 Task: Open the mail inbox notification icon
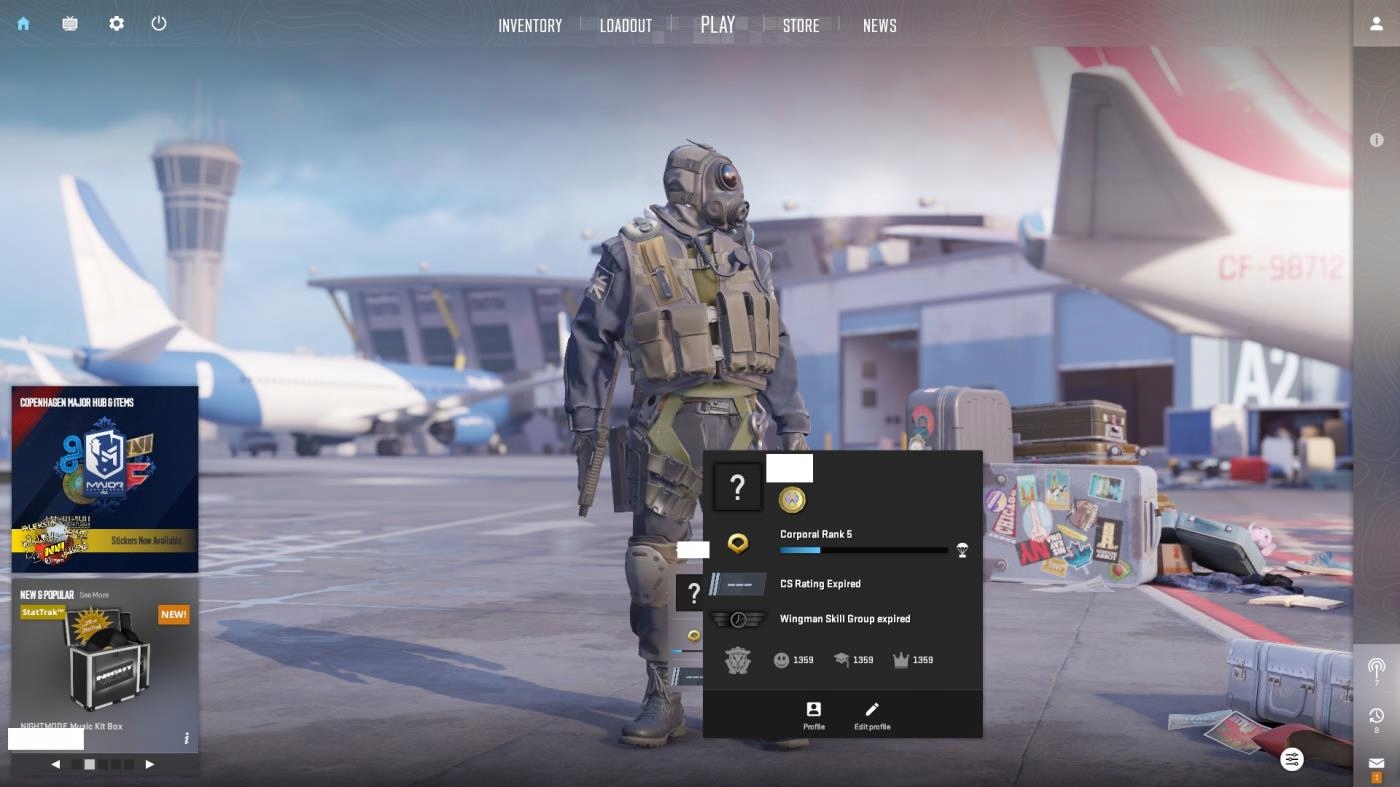click(1377, 764)
